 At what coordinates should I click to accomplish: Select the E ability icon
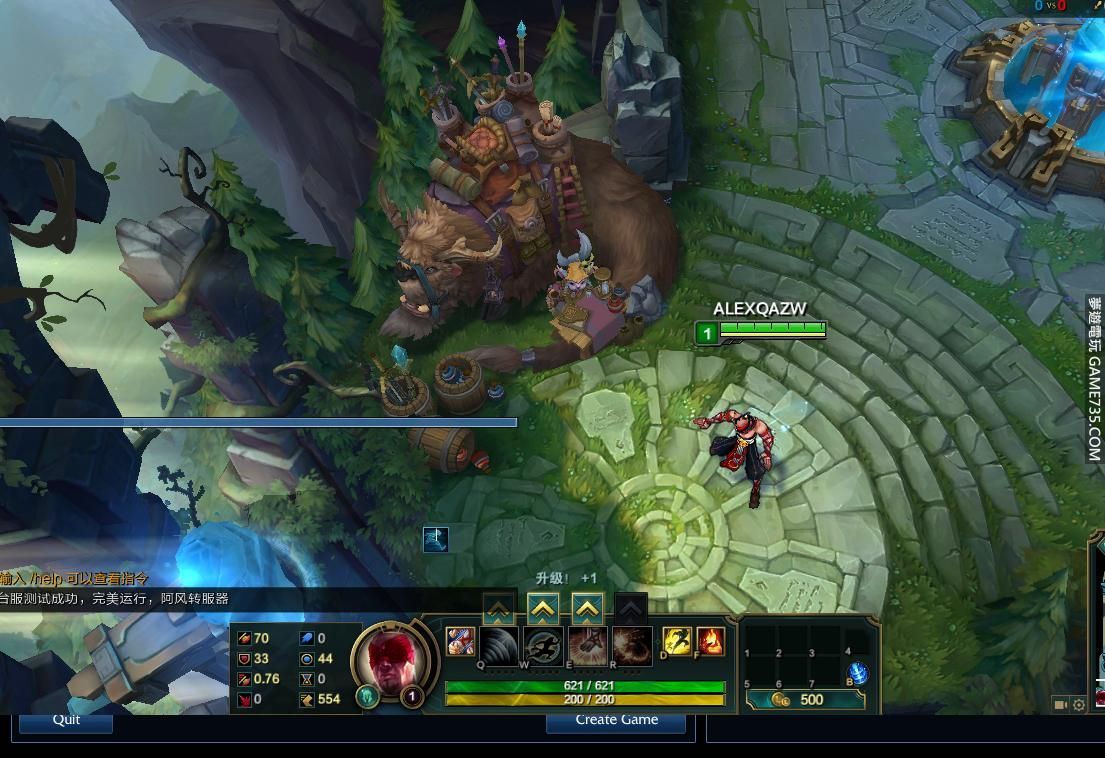588,646
